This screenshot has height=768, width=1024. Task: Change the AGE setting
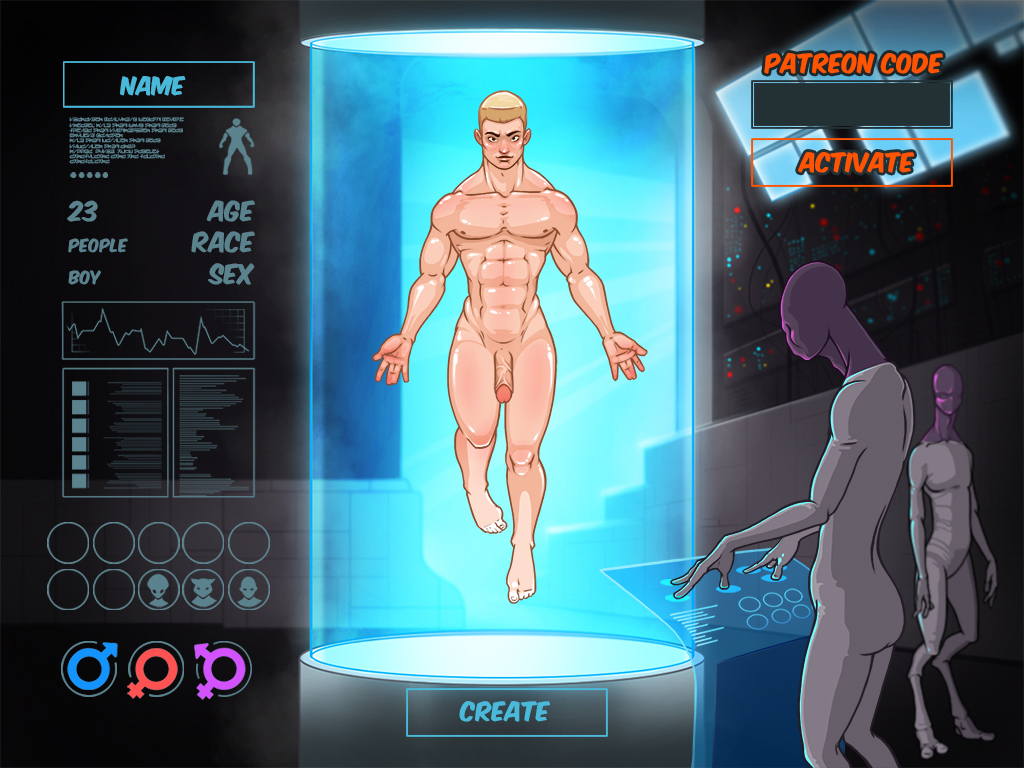point(230,212)
